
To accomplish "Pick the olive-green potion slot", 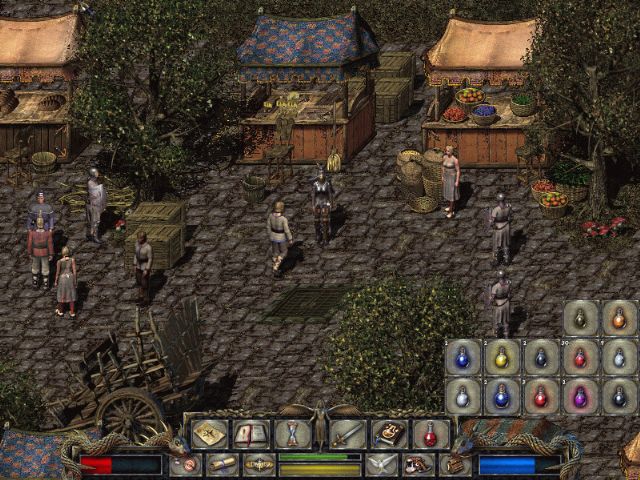I will (581, 318).
